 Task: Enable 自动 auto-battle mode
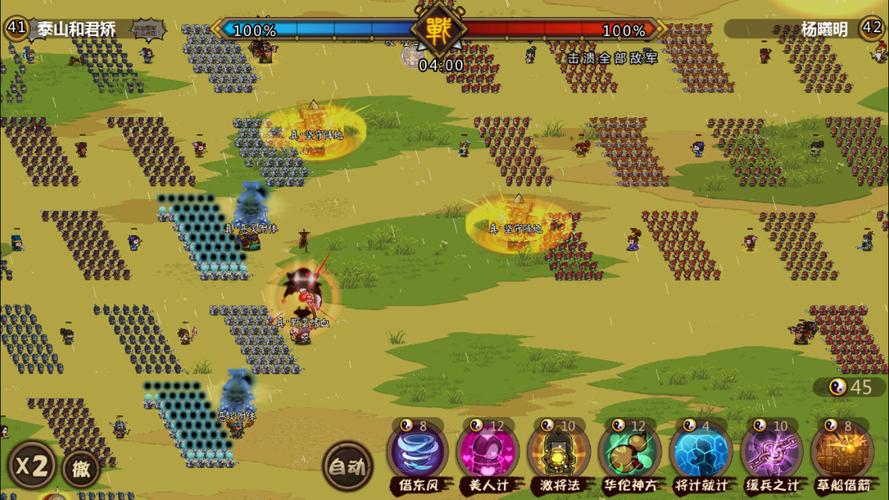(347, 465)
